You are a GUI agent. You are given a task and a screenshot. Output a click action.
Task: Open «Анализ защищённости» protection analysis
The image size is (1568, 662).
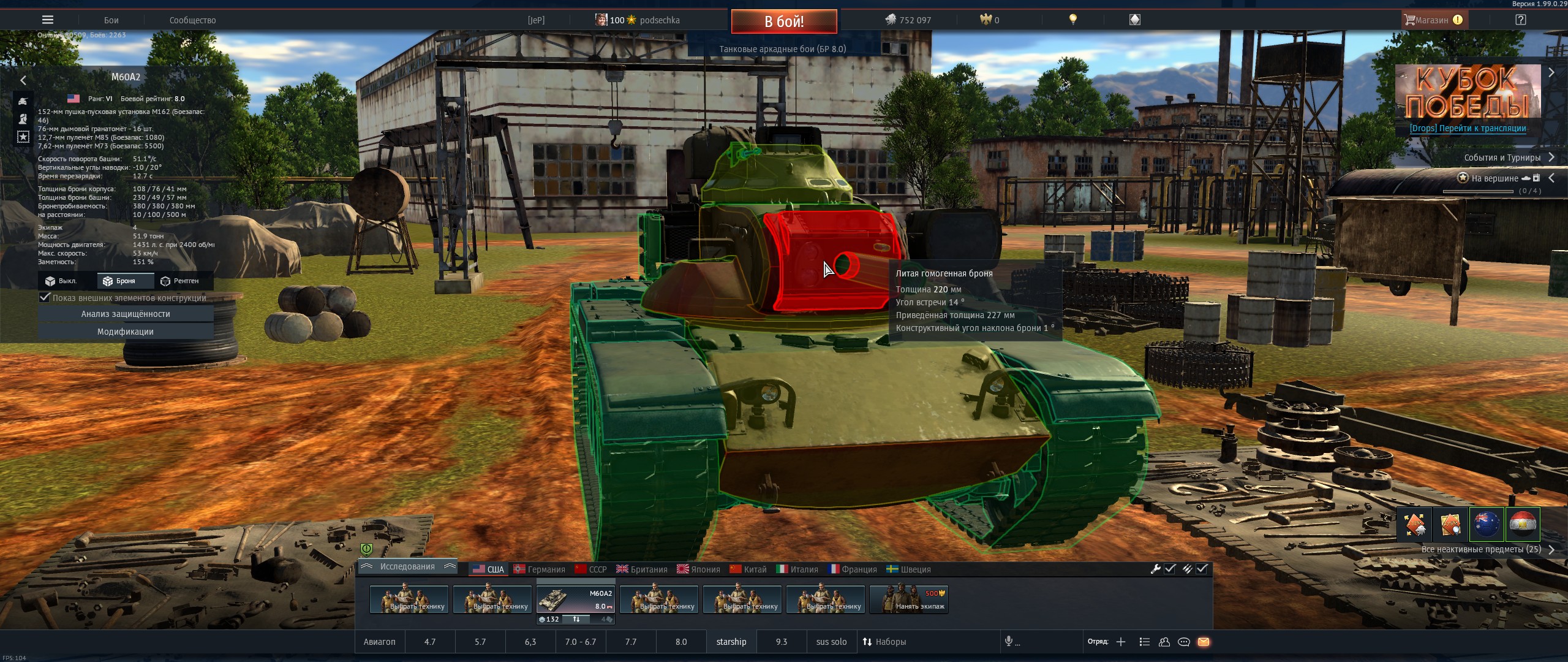point(126,314)
